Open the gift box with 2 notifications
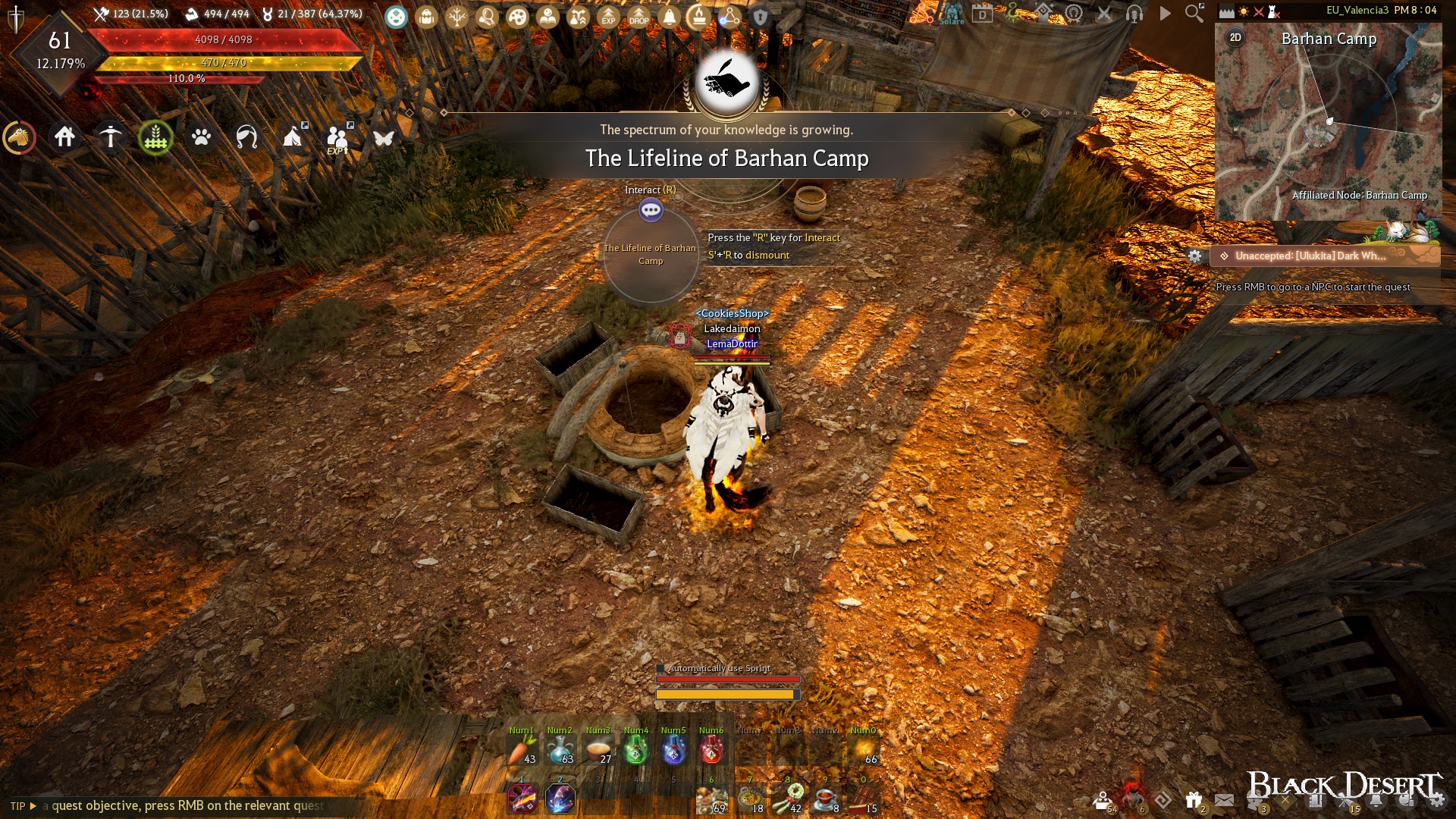Image resolution: width=1456 pixels, height=819 pixels. point(1193,799)
